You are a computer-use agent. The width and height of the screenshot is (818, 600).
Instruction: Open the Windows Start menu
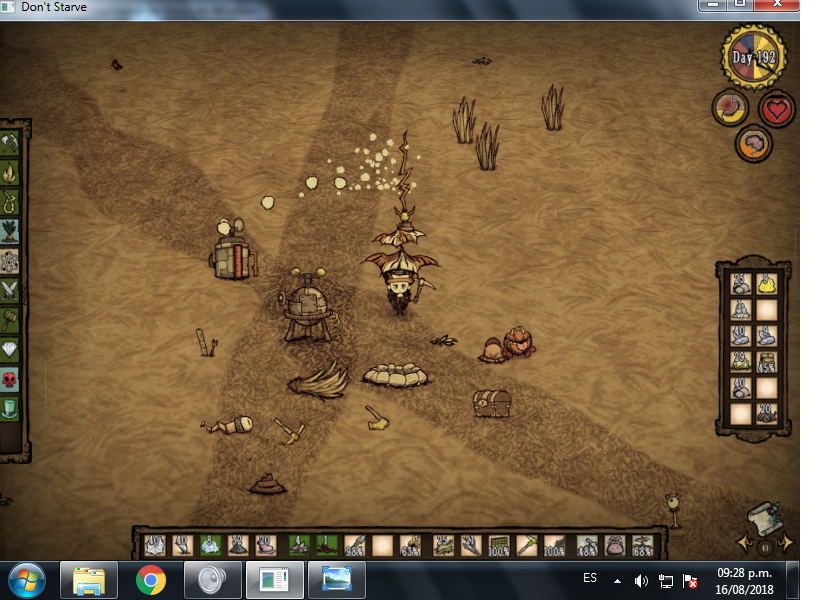click(27, 579)
